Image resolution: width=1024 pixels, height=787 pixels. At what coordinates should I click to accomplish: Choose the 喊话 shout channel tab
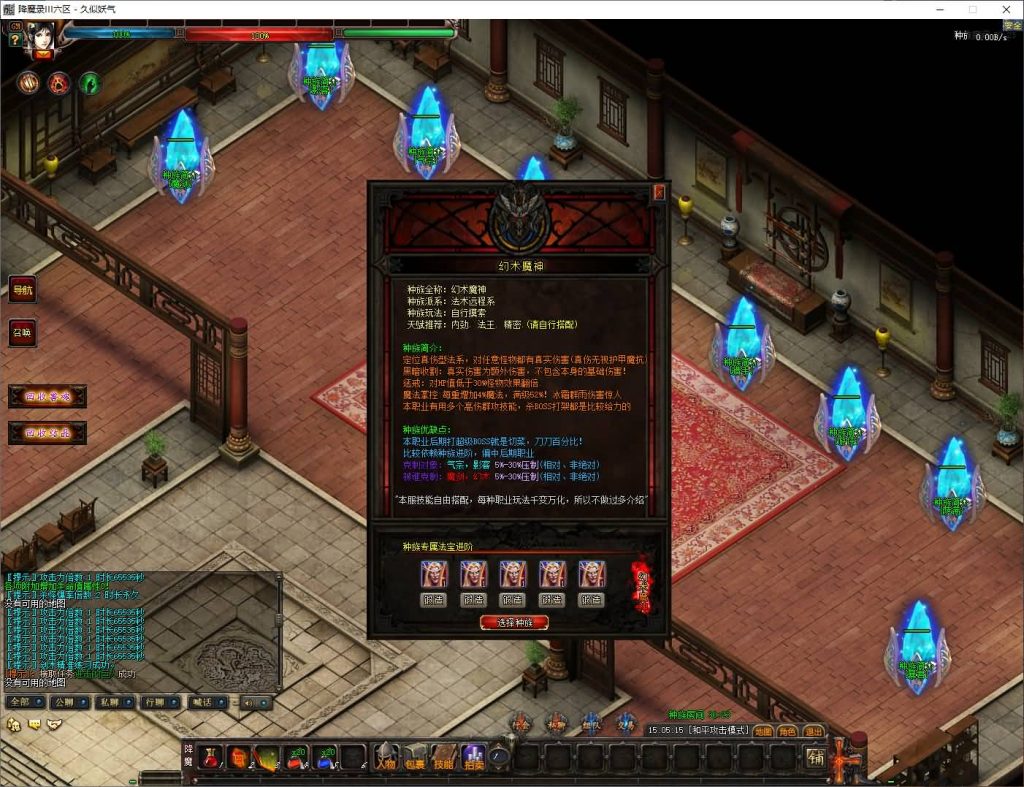[204, 702]
